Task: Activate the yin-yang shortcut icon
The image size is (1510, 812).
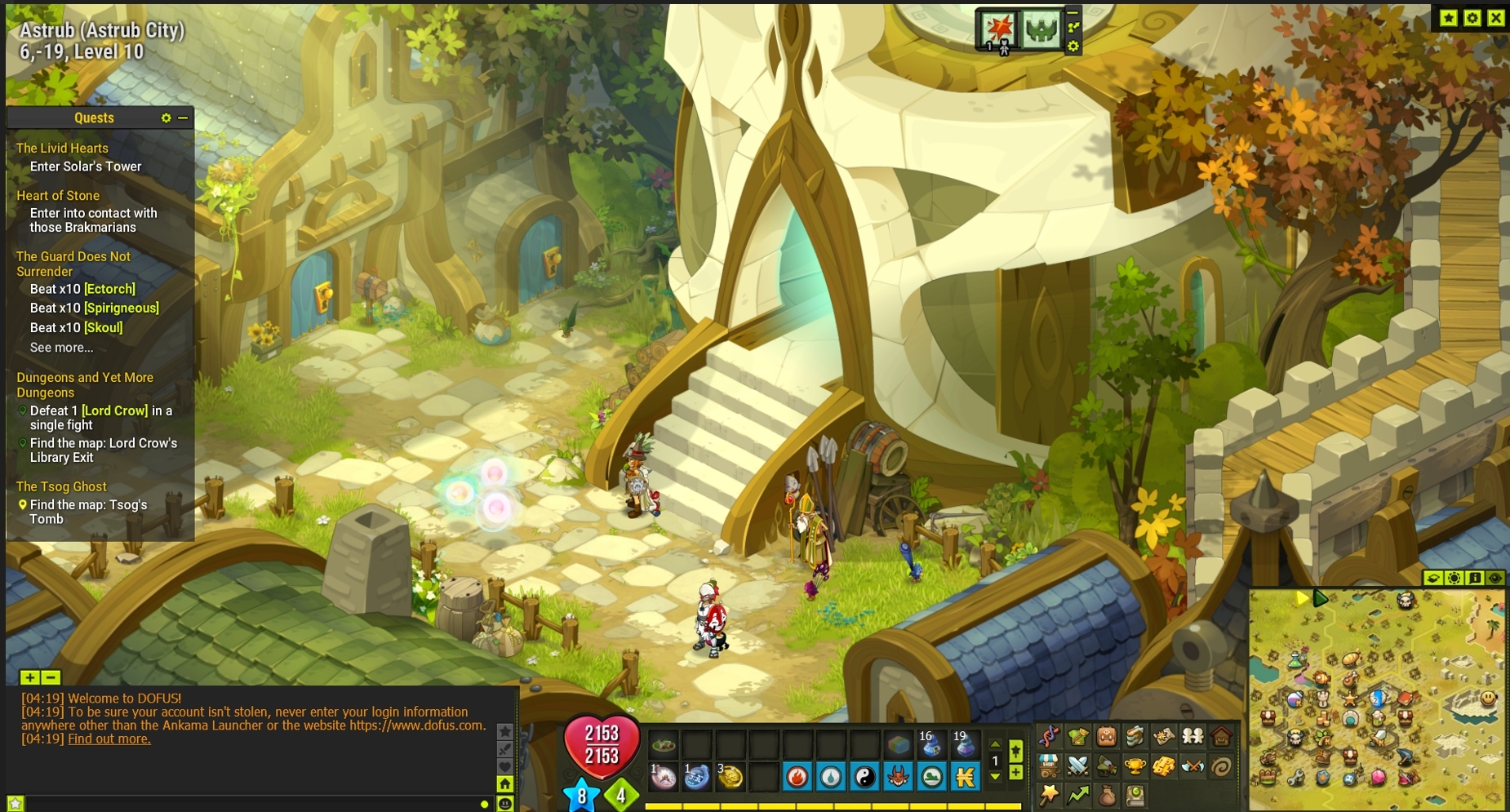Action: 864,777
